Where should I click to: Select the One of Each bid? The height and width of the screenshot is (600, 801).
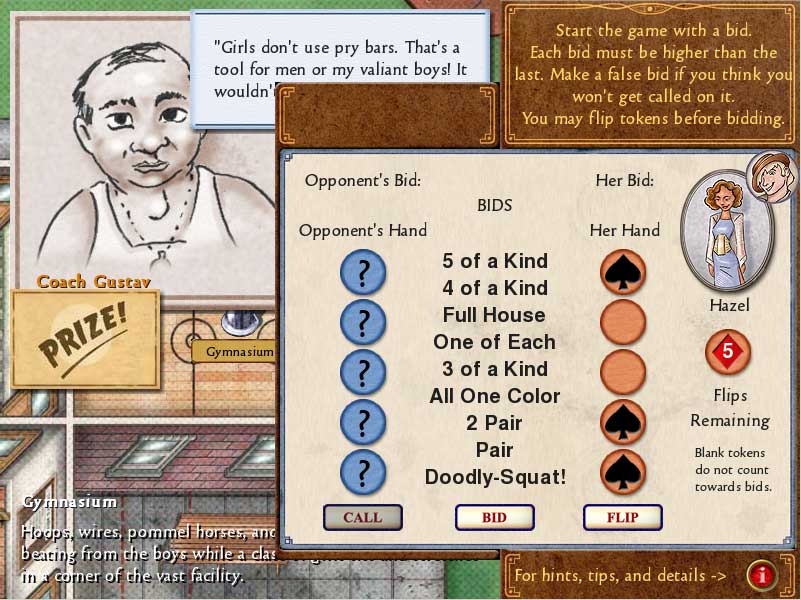click(495, 342)
